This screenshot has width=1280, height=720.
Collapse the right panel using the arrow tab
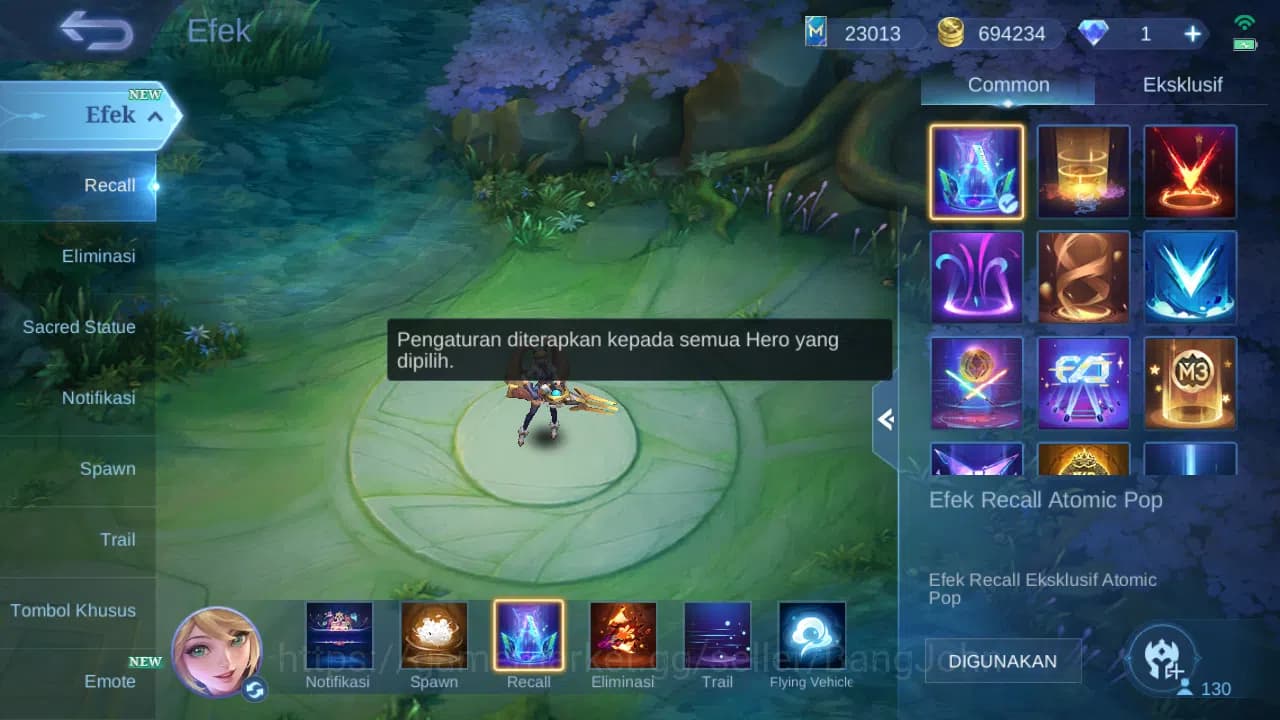coord(884,420)
